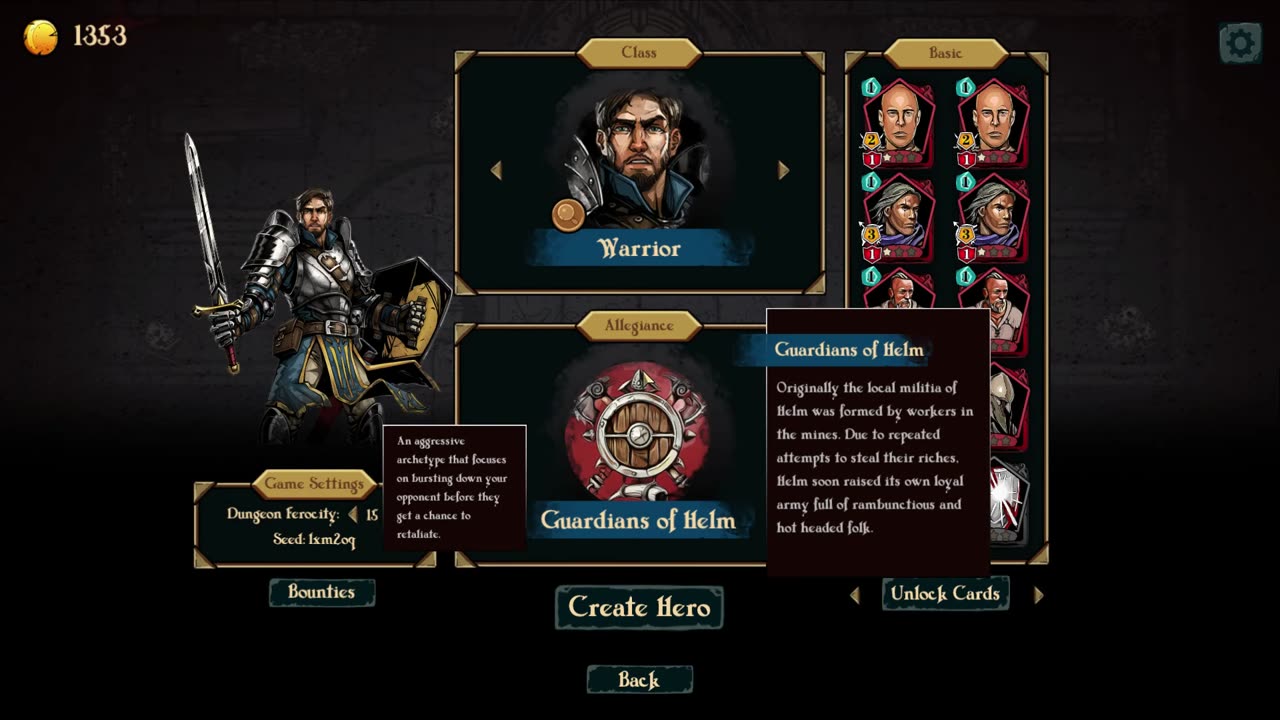This screenshot has height=720, width=1280.
Task: Decrease Dungeon Ferocity with left arrow
Action: pyautogui.click(x=352, y=515)
